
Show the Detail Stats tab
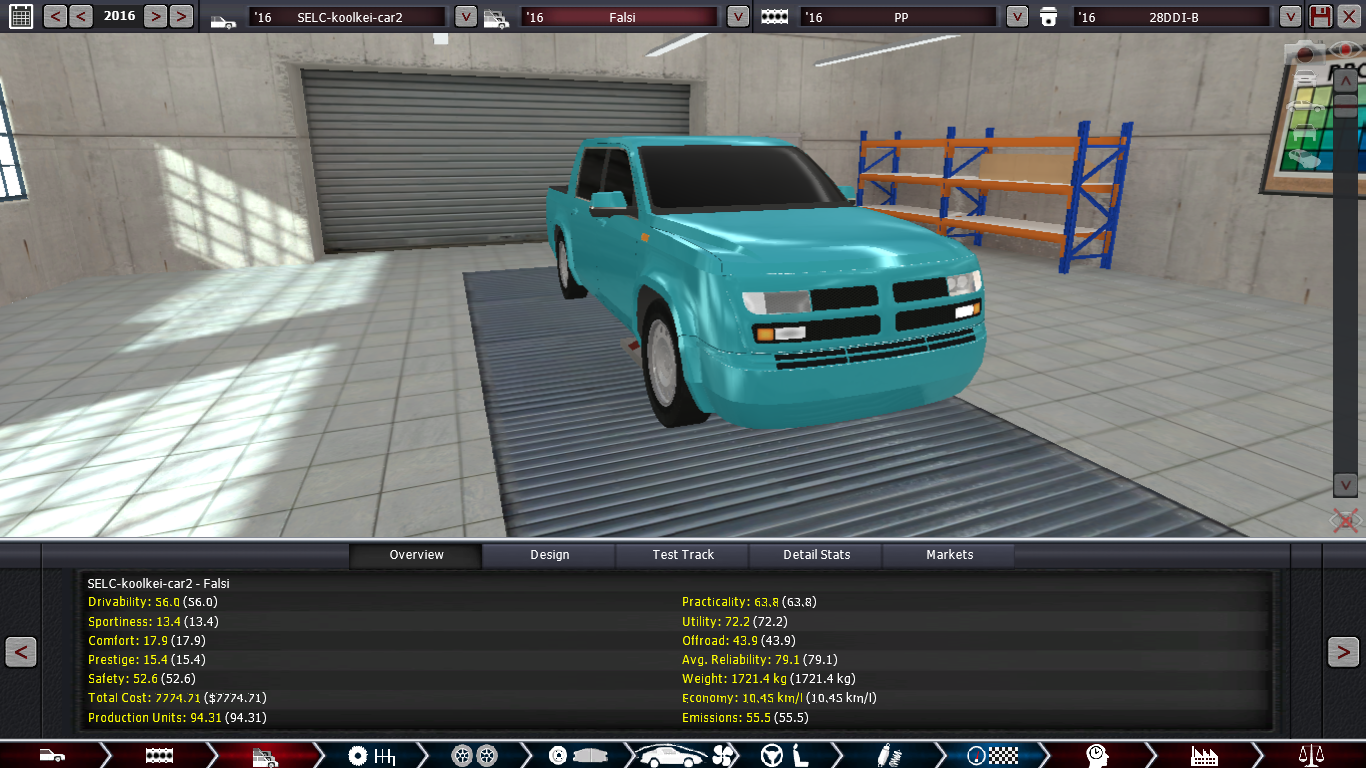click(x=816, y=555)
